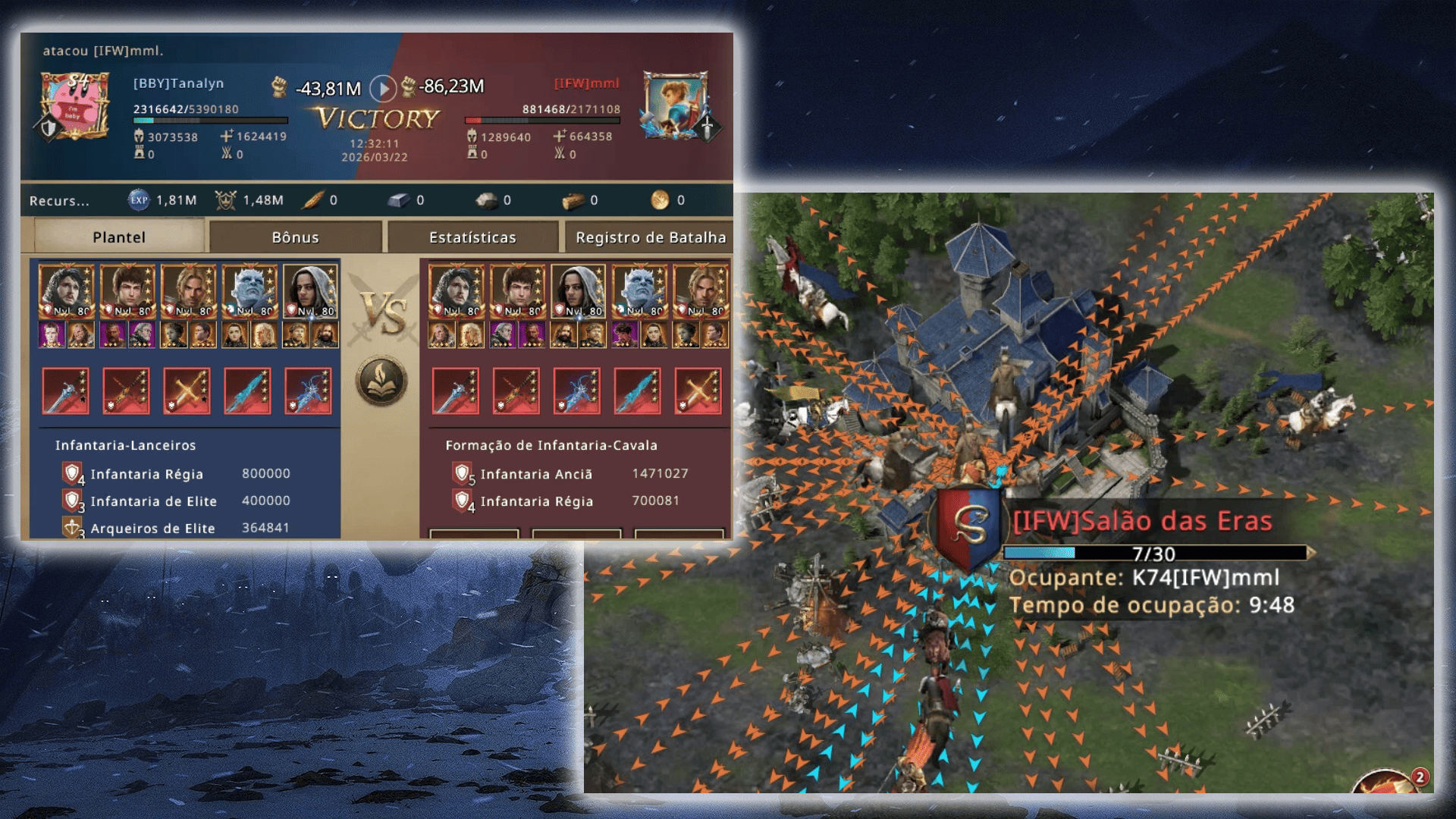Show the Estatísticas tab

coord(472,237)
